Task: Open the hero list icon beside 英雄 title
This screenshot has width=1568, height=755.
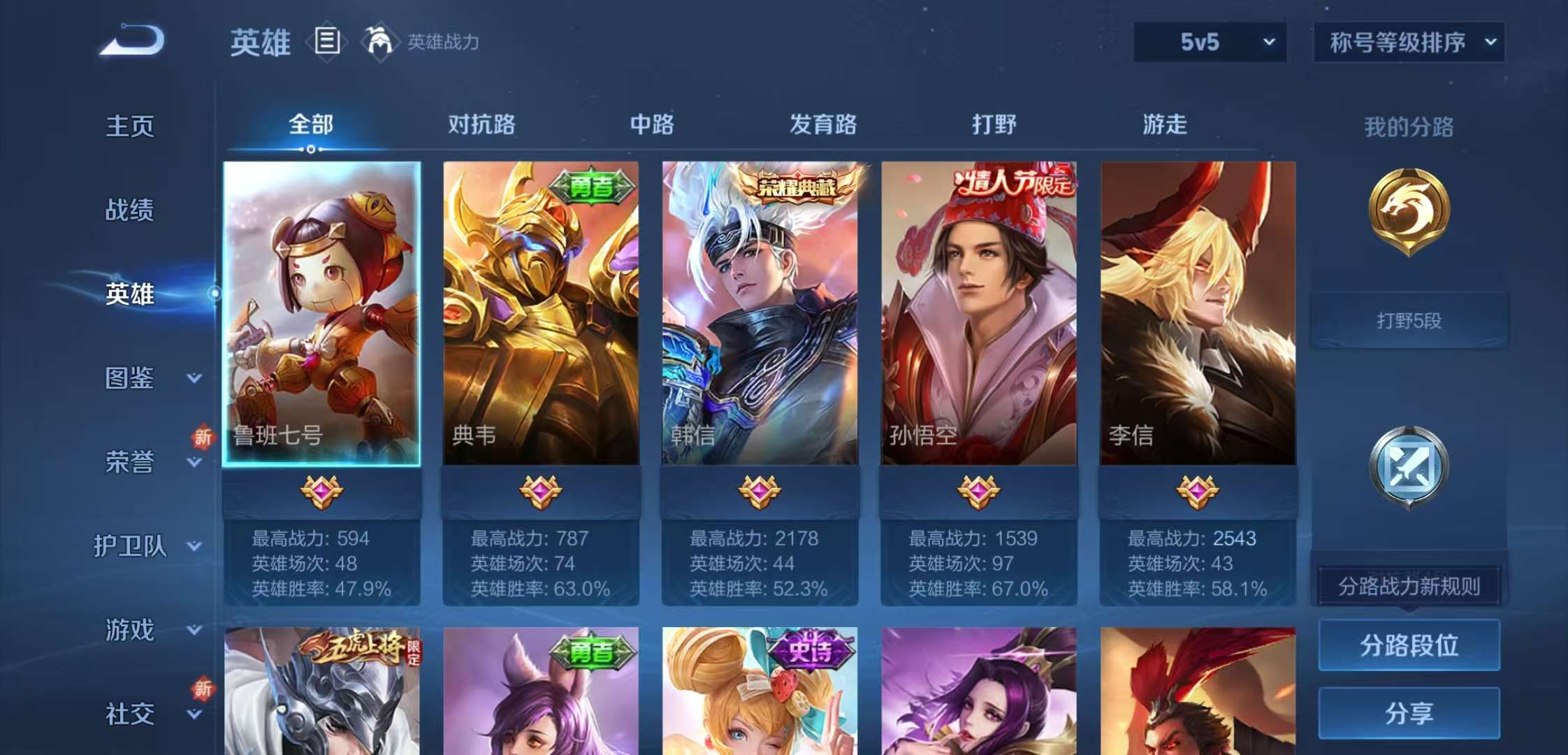Action: click(326, 42)
